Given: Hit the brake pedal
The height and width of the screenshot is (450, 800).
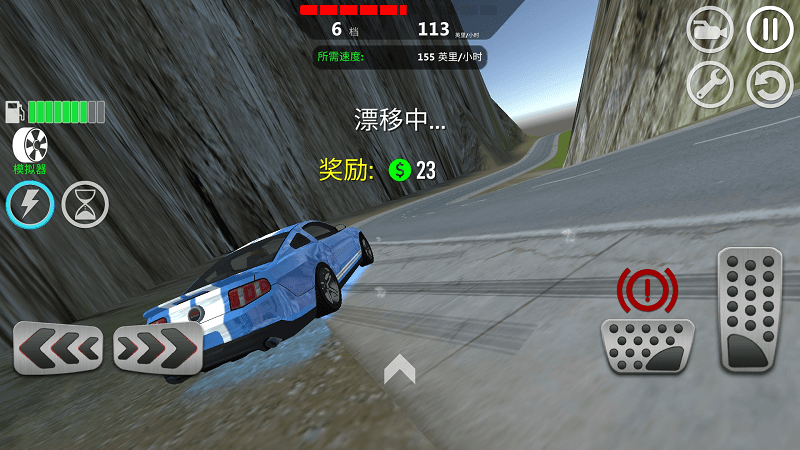Looking at the screenshot, I should point(647,346).
